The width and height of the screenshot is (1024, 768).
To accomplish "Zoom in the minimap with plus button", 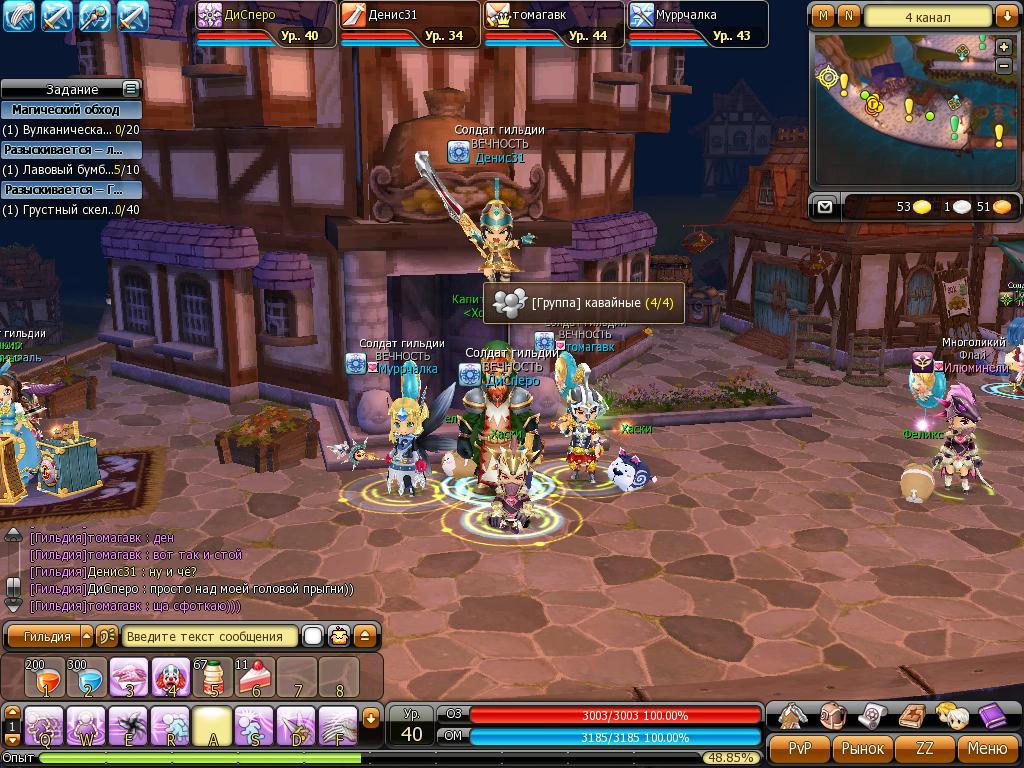I will point(1004,47).
